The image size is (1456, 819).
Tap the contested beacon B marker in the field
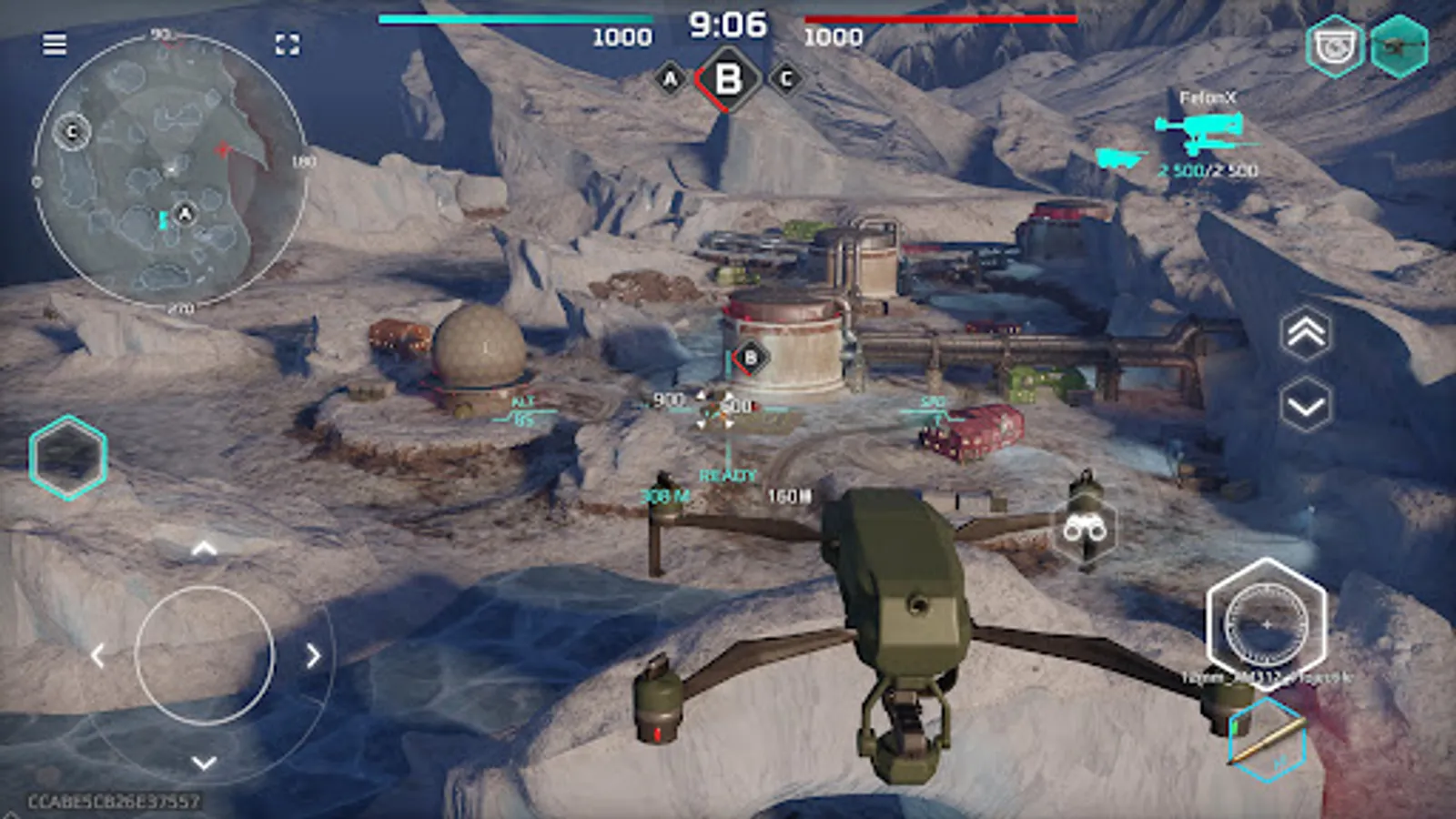751,357
